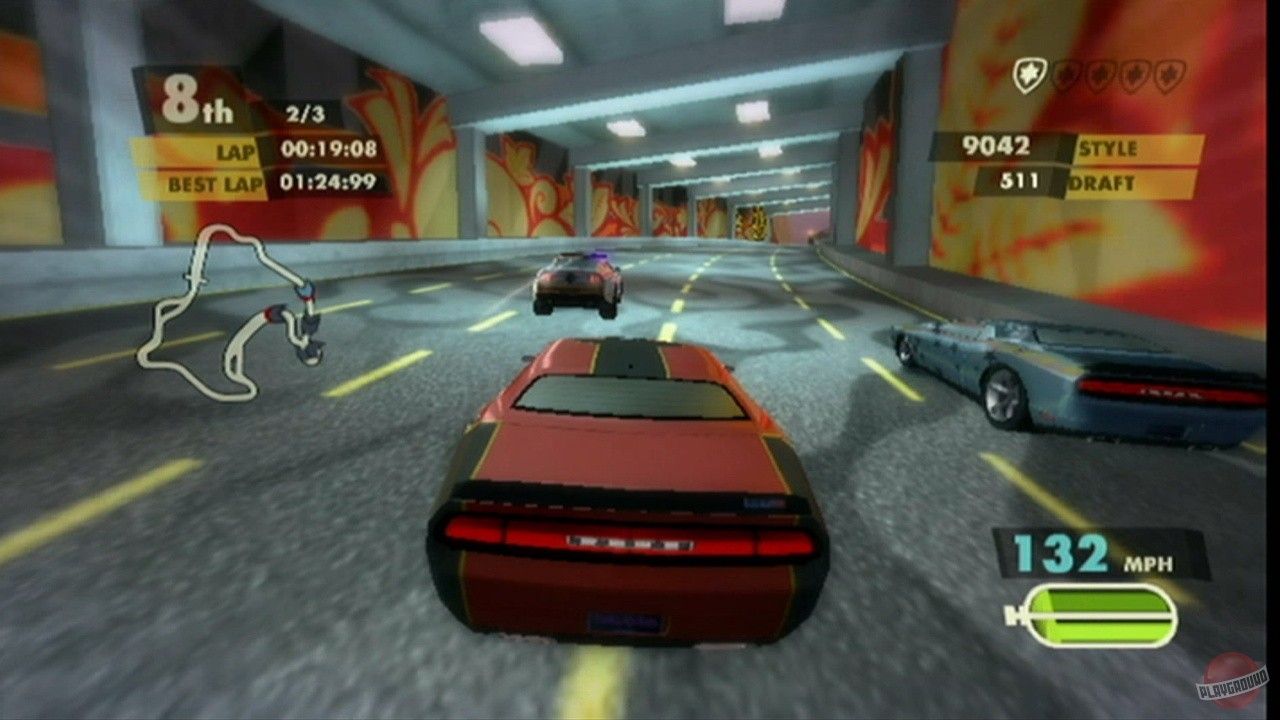This screenshot has height=720, width=1280.
Task: Toggle the fourth badge shield
Action: click(x=1133, y=74)
